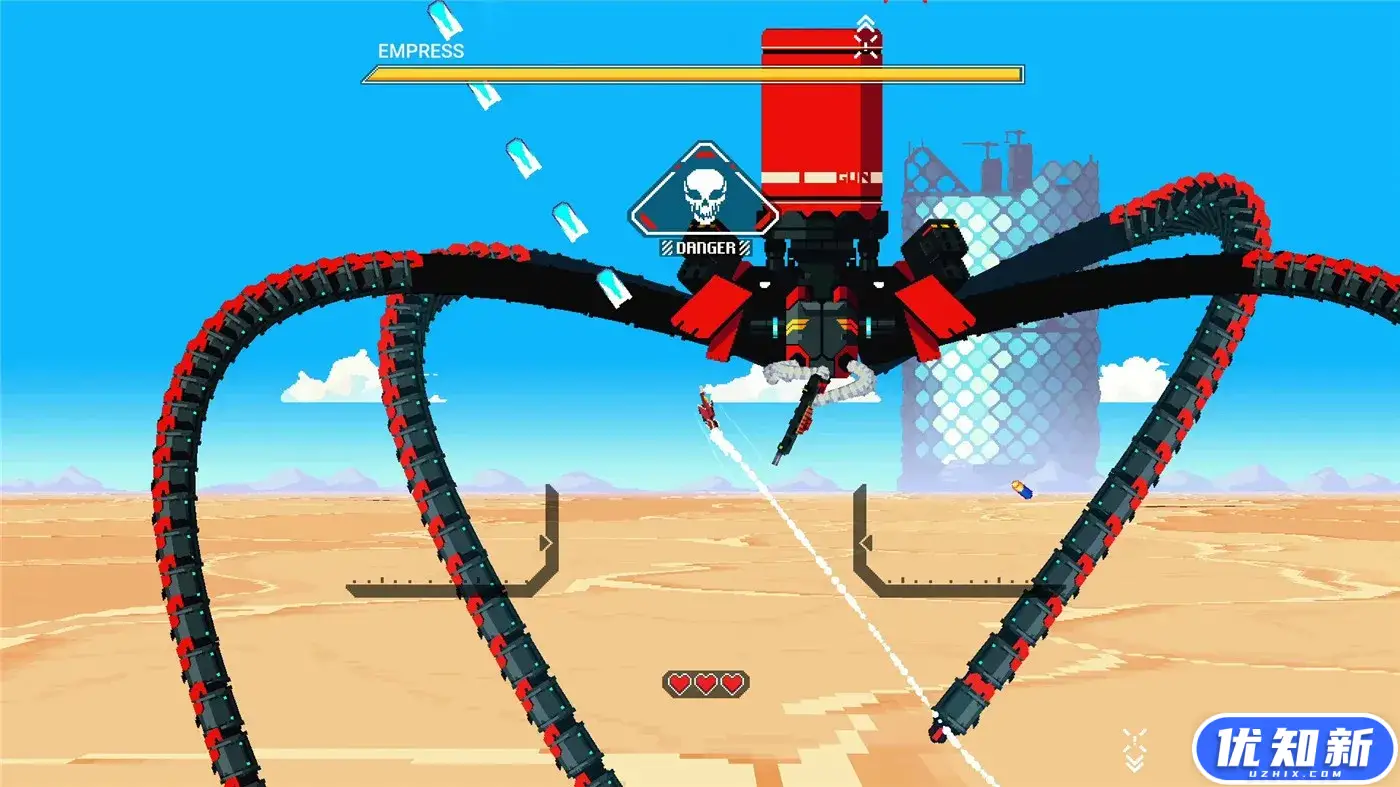Click the downward chevron indicator near the bottom right
Viewport: 1400px width, 787px height.
click(x=1134, y=763)
